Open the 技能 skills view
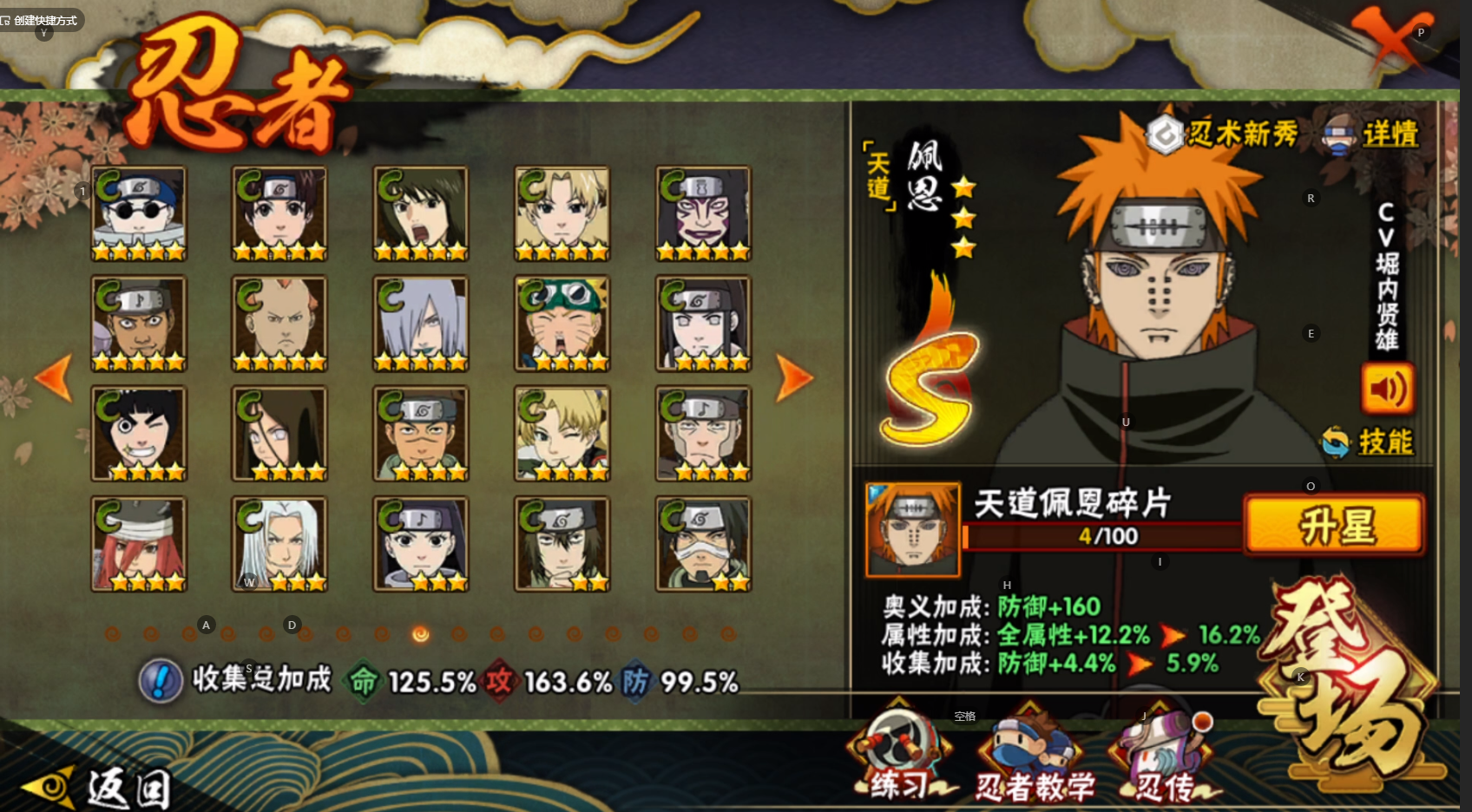The height and width of the screenshot is (812, 1472). 1370,442
